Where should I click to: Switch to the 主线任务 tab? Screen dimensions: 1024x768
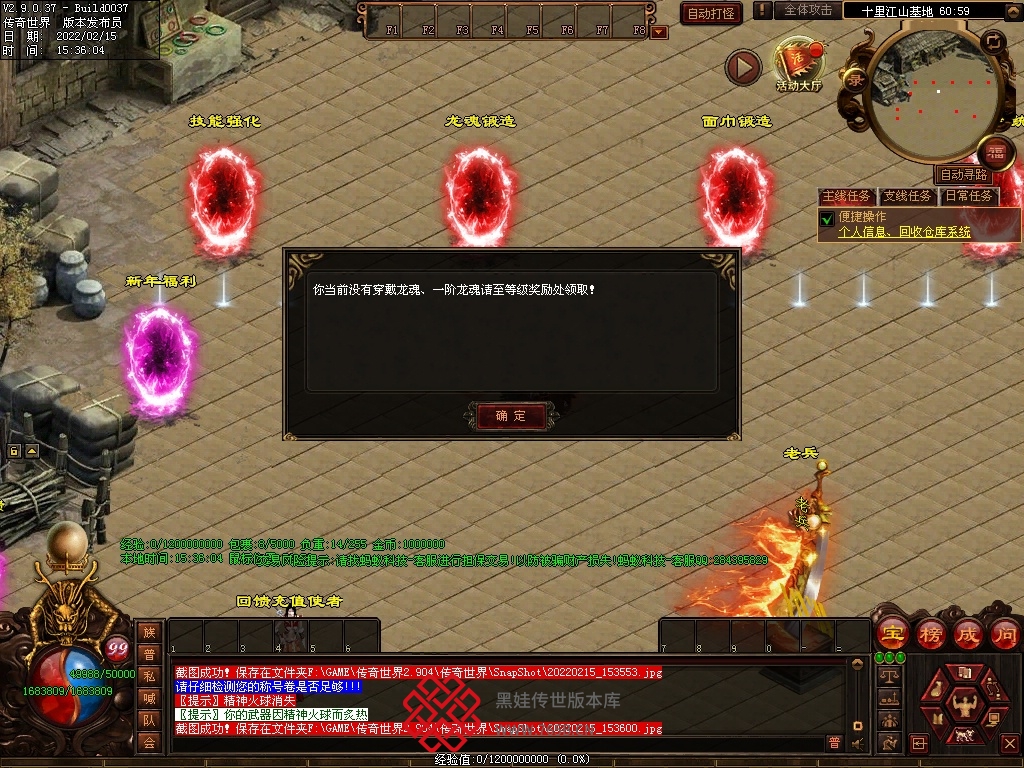(x=847, y=196)
